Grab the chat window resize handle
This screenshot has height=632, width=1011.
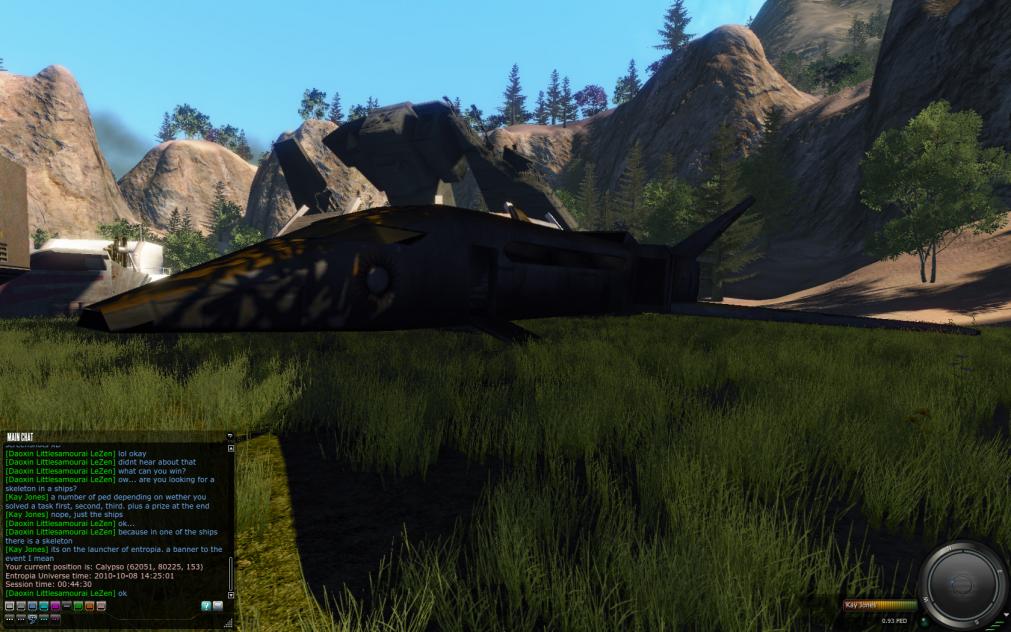click(229, 623)
